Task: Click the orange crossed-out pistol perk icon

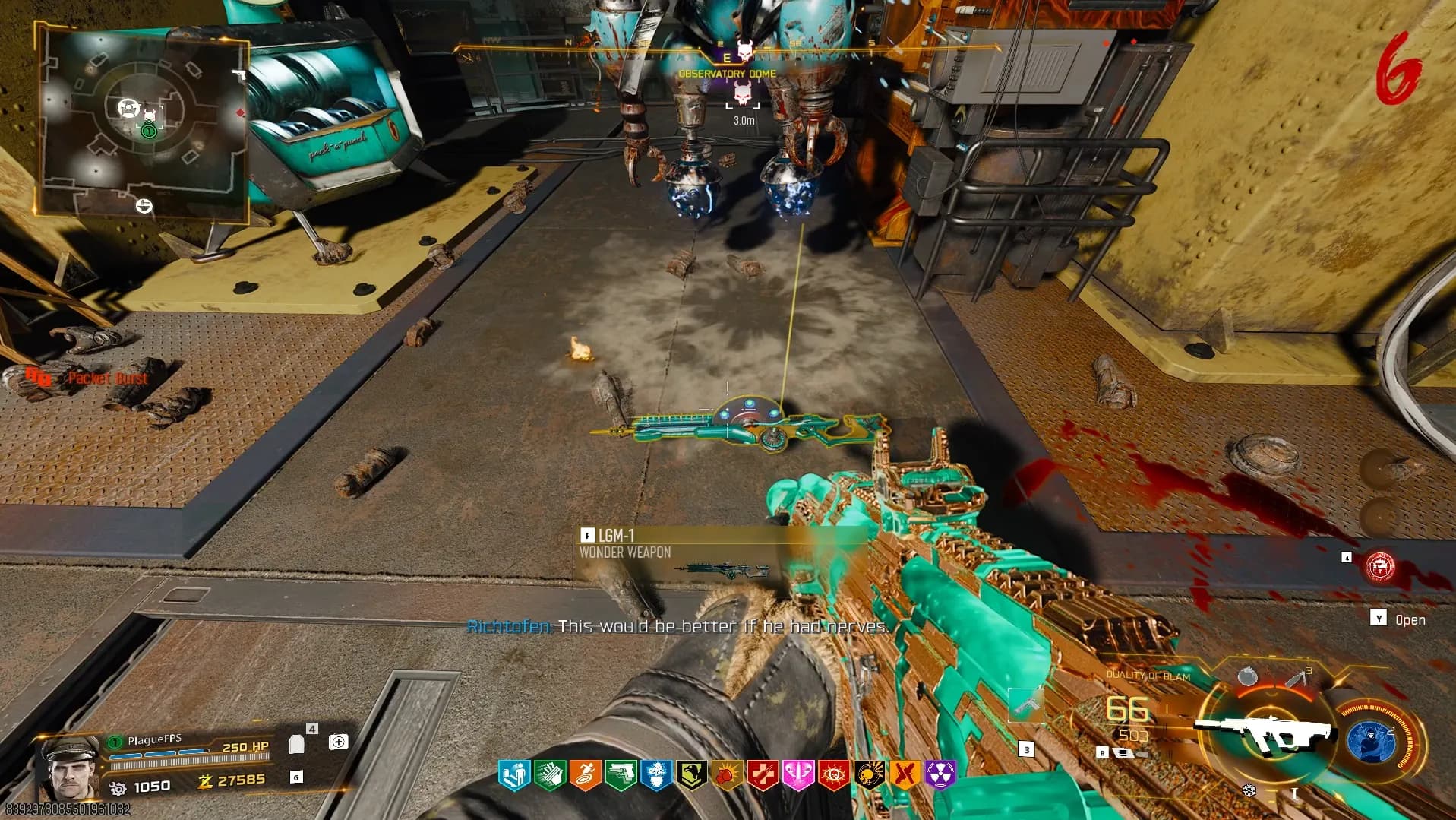Action: click(x=905, y=775)
